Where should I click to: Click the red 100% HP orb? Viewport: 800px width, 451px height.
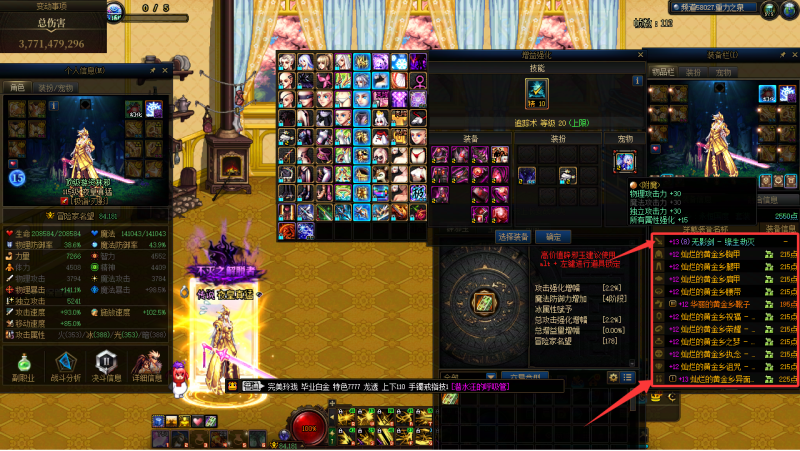308,428
